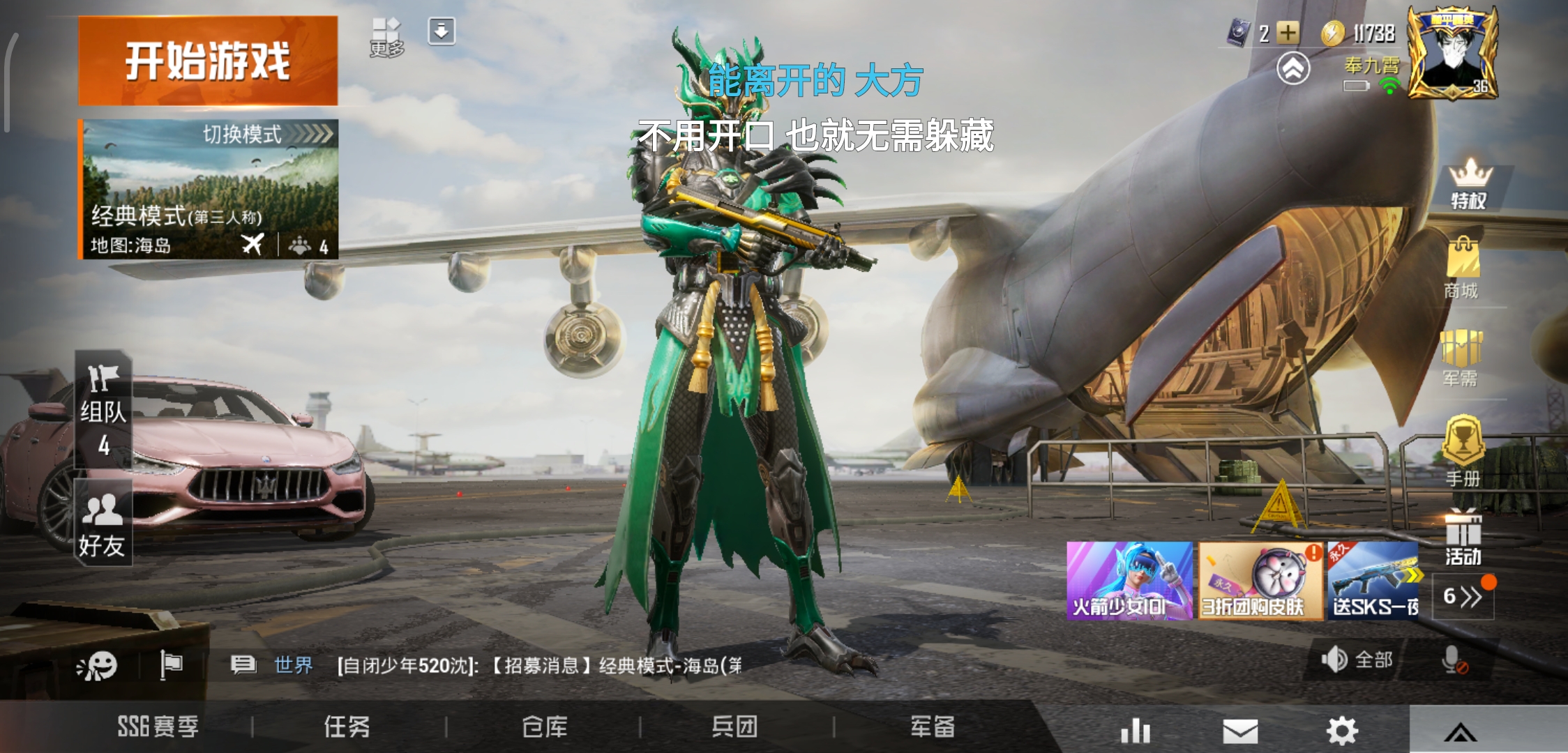Toggle the microphone voice icon

click(1454, 660)
